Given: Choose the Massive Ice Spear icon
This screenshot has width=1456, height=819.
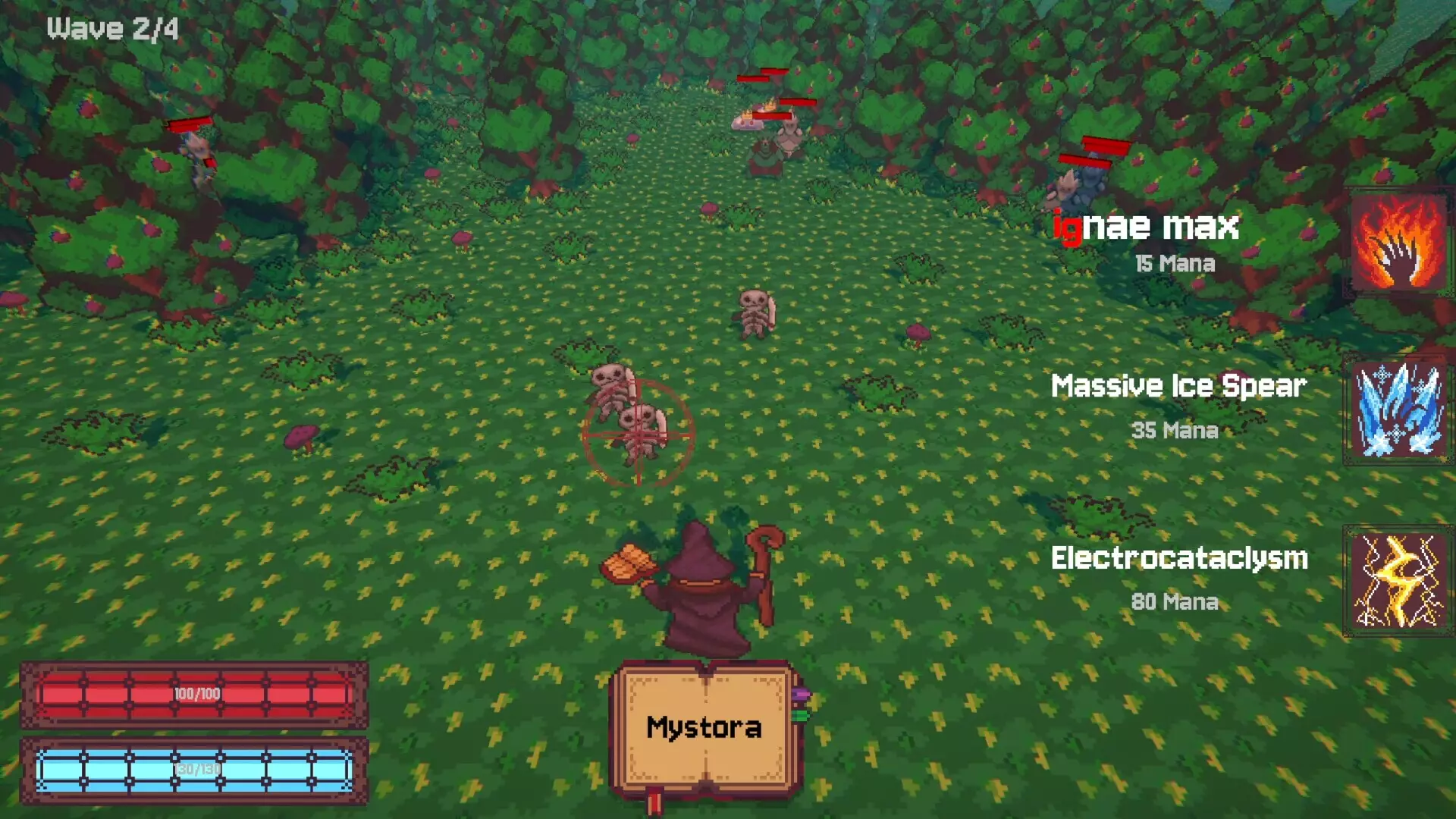Looking at the screenshot, I should click(1398, 410).
